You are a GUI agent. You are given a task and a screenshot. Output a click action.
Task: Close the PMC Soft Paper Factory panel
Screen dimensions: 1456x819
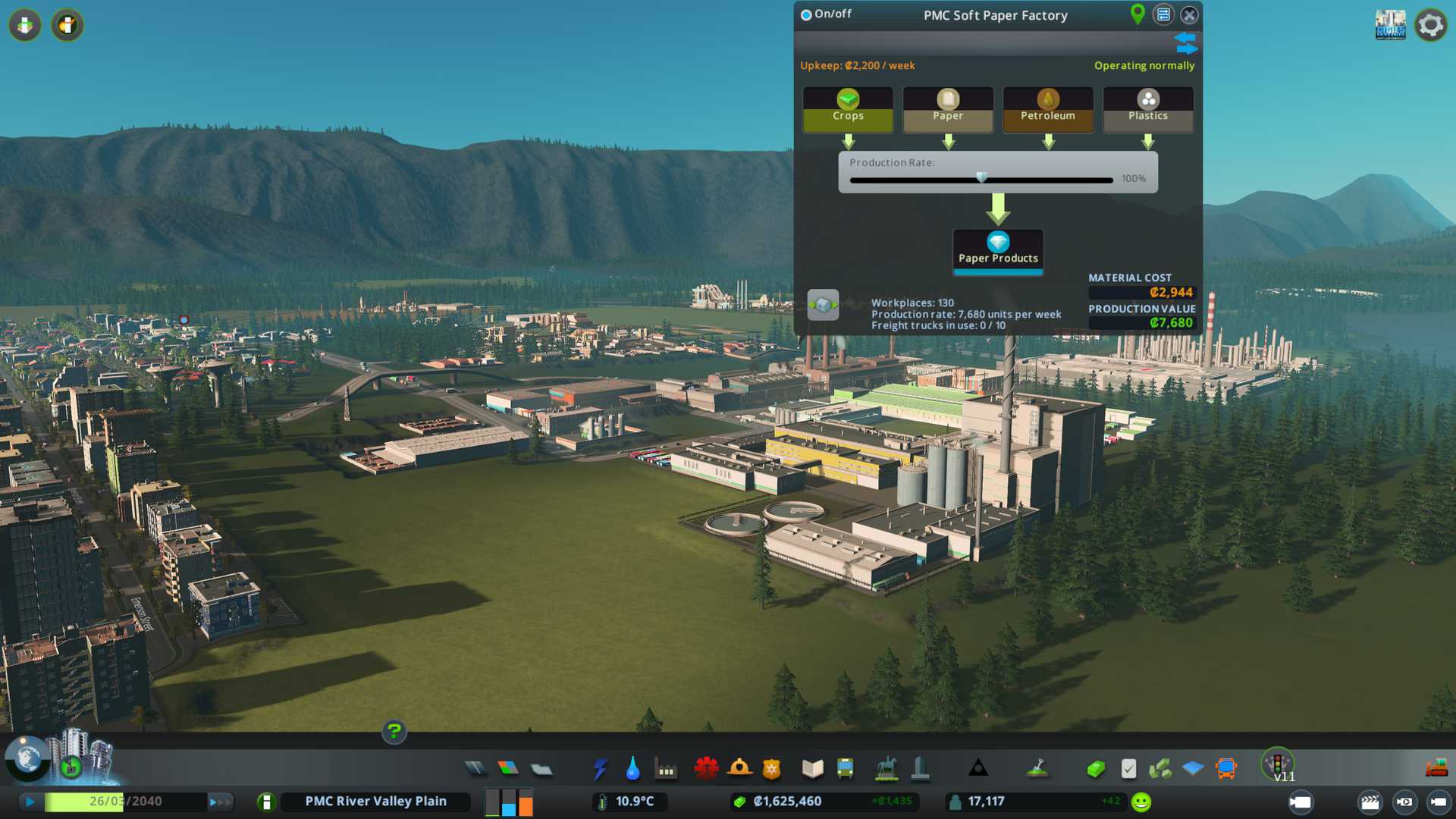[x=1189, y=15]
